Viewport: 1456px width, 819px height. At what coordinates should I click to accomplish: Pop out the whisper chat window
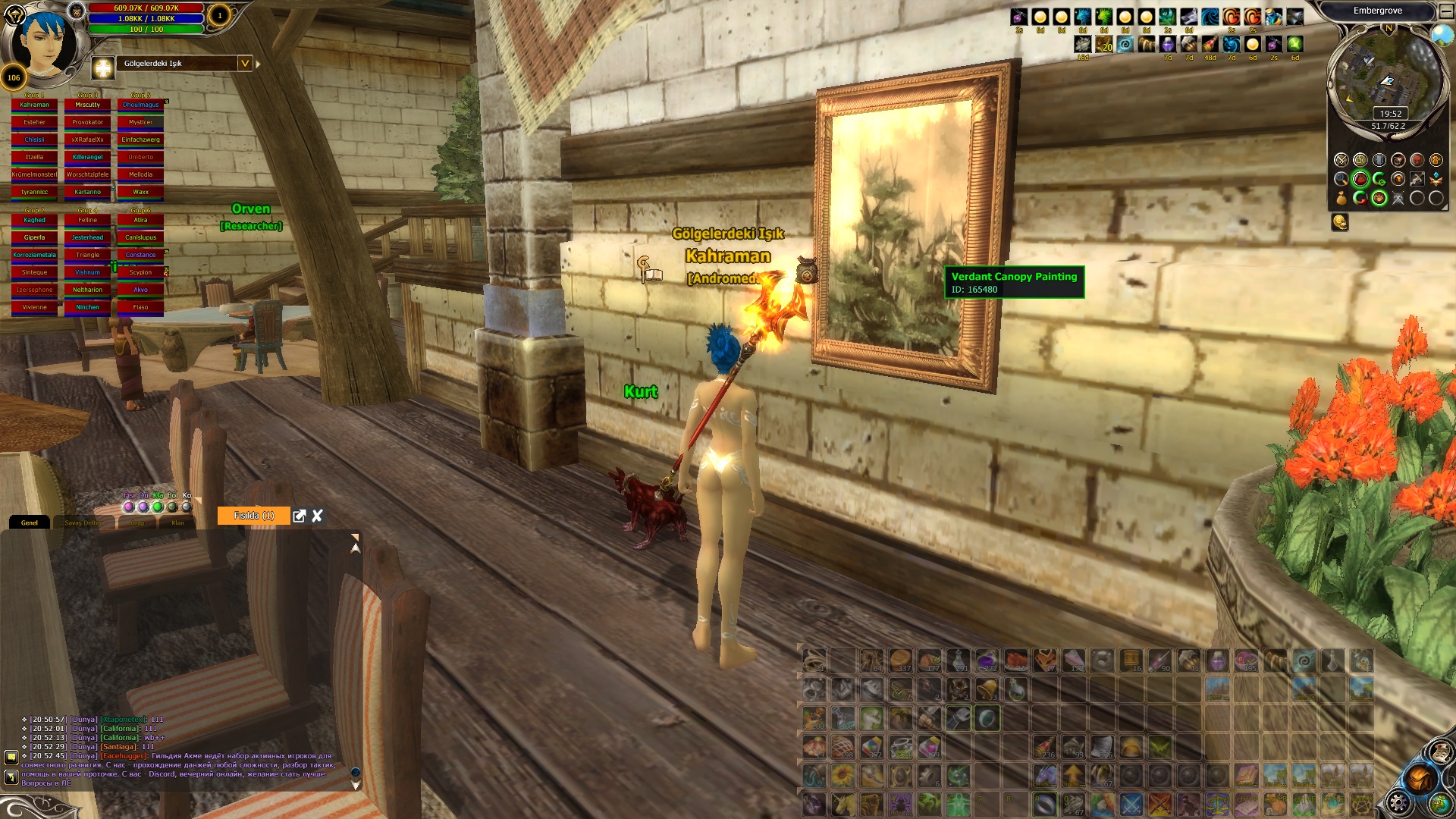[x=300, y=516]
